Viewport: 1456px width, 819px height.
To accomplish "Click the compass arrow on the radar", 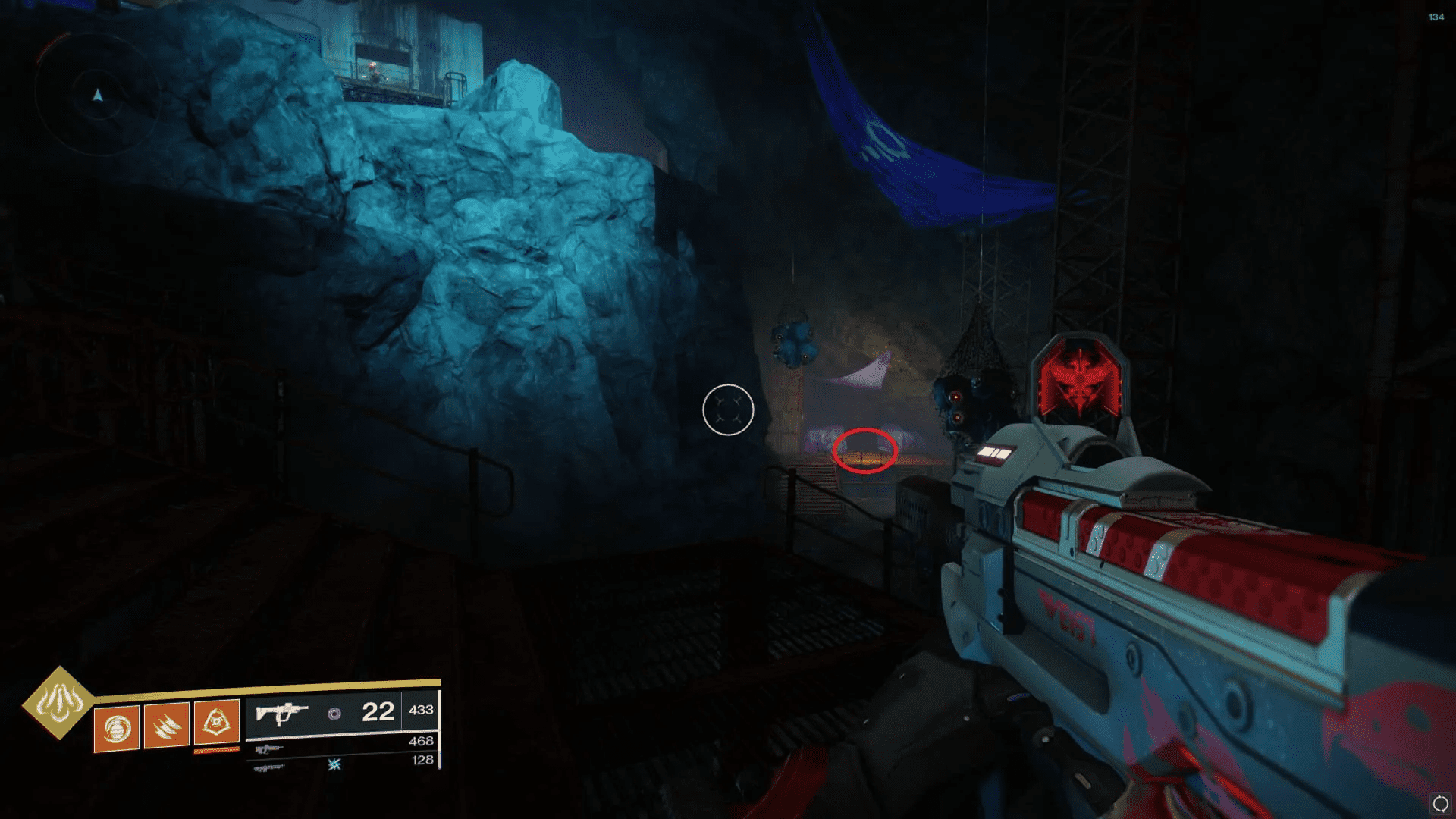I will point(97,94).
